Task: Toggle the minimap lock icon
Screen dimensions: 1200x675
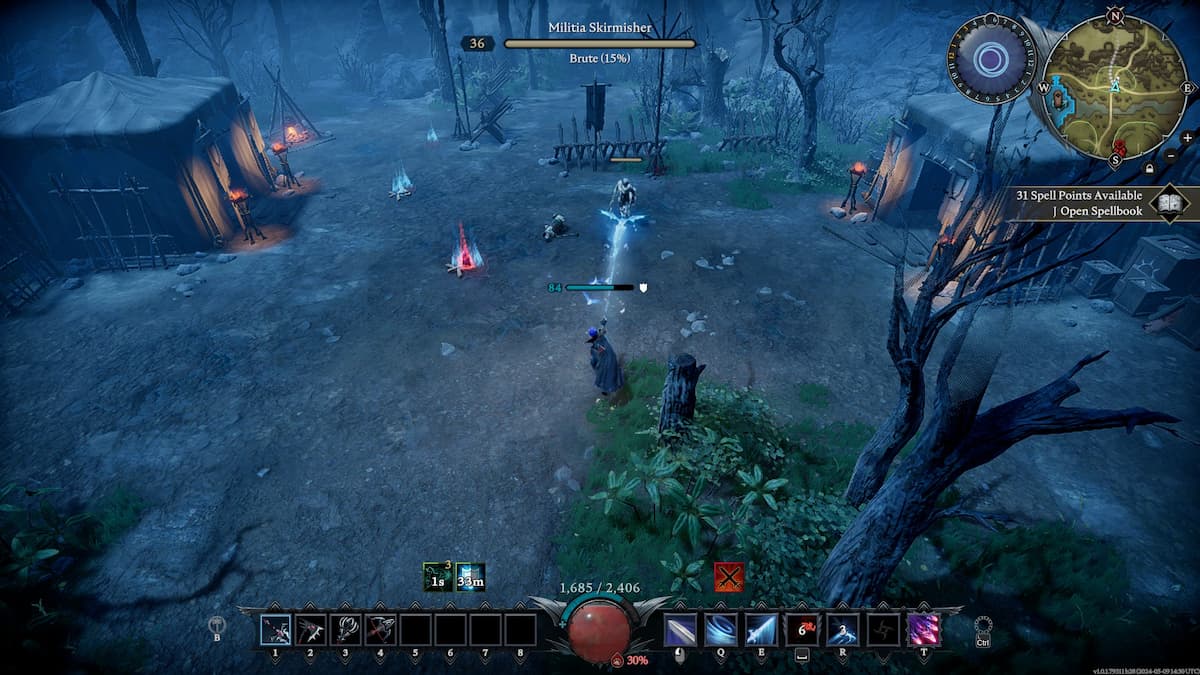Action: (1150, 169)
